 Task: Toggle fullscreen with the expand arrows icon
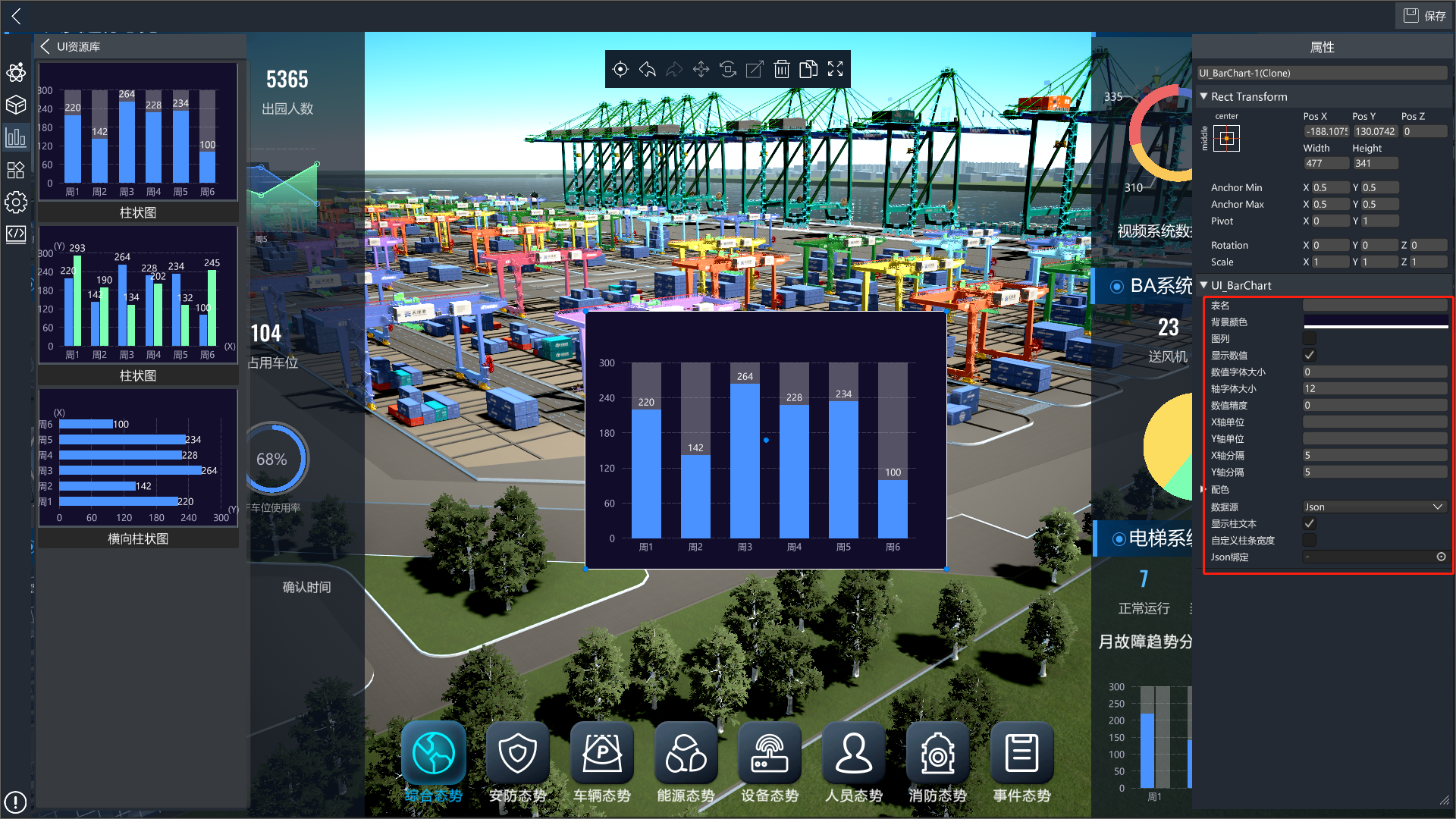pos(835,70)
